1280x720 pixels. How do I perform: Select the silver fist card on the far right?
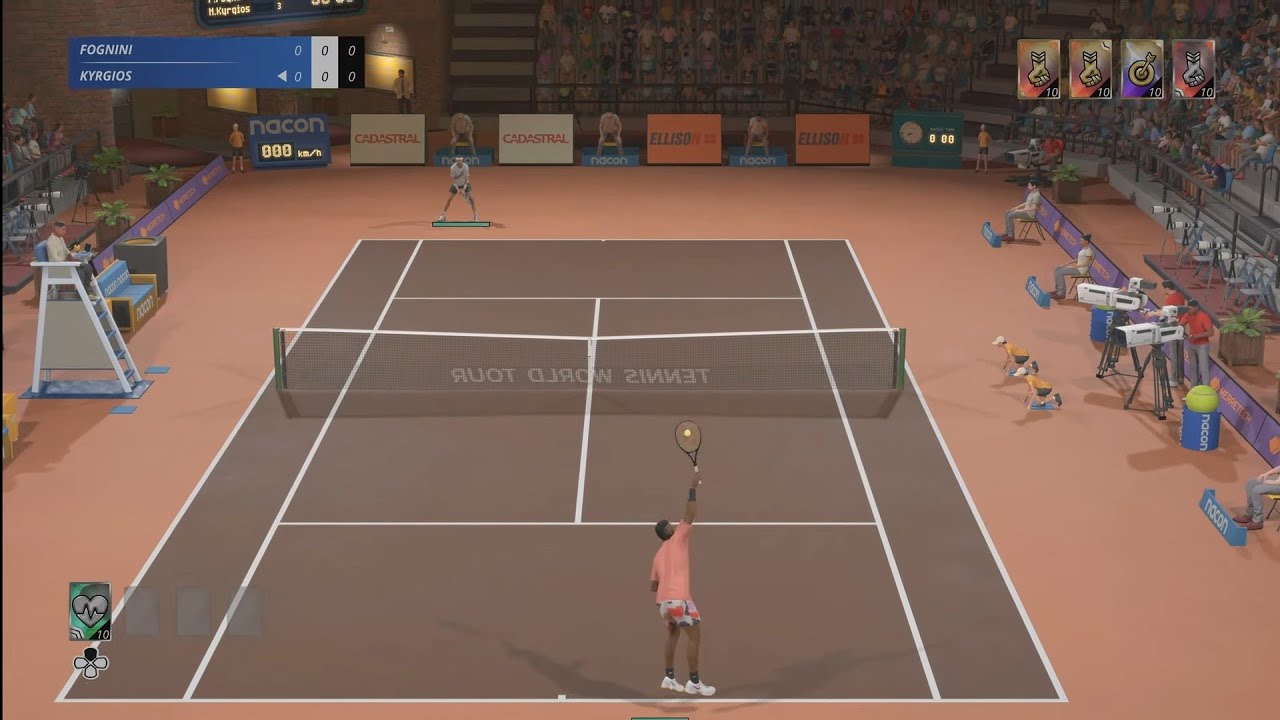[1195, 70]
